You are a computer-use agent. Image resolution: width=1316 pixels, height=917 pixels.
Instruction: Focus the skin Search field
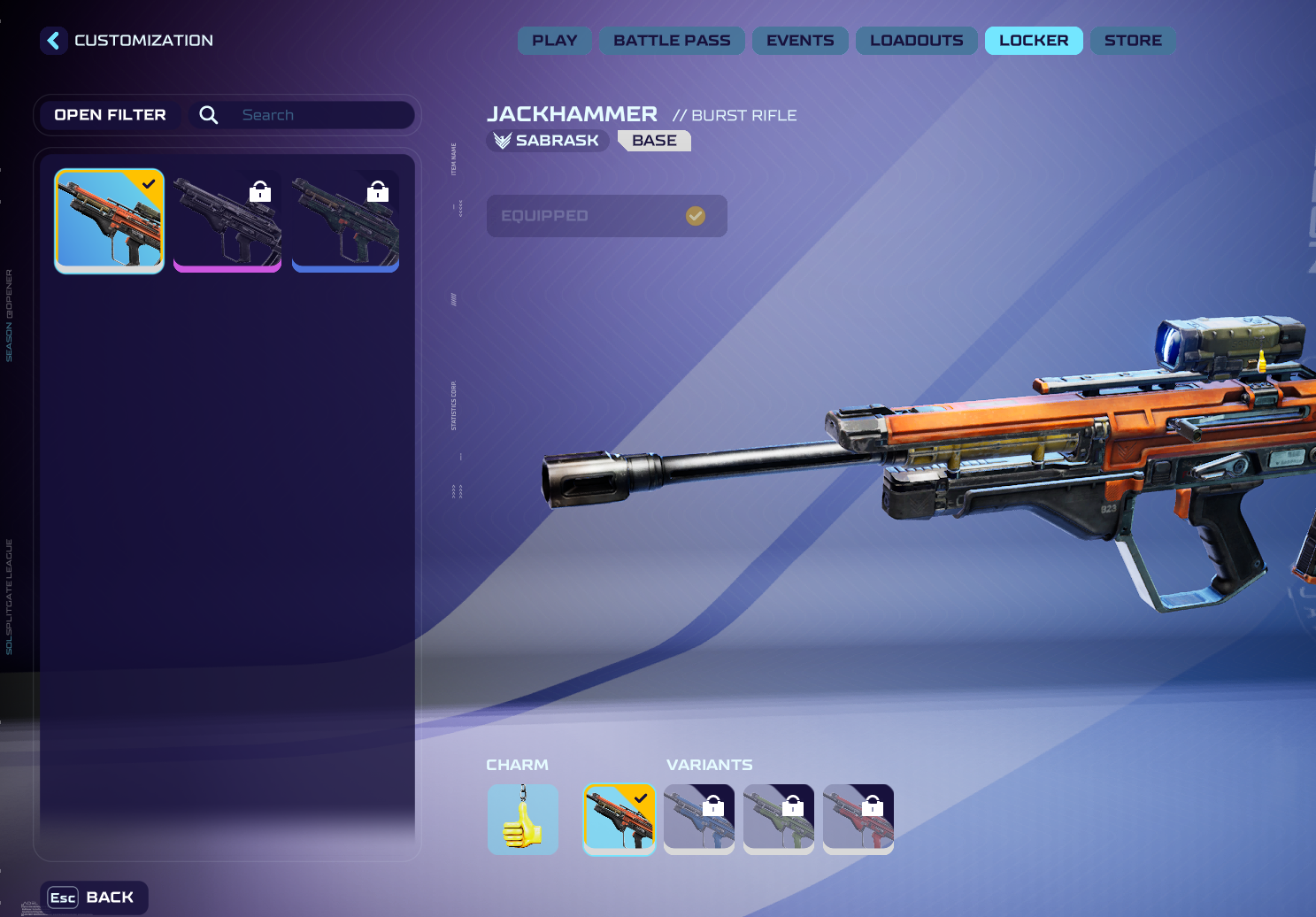pyautogui.click(x=319, y=115)
